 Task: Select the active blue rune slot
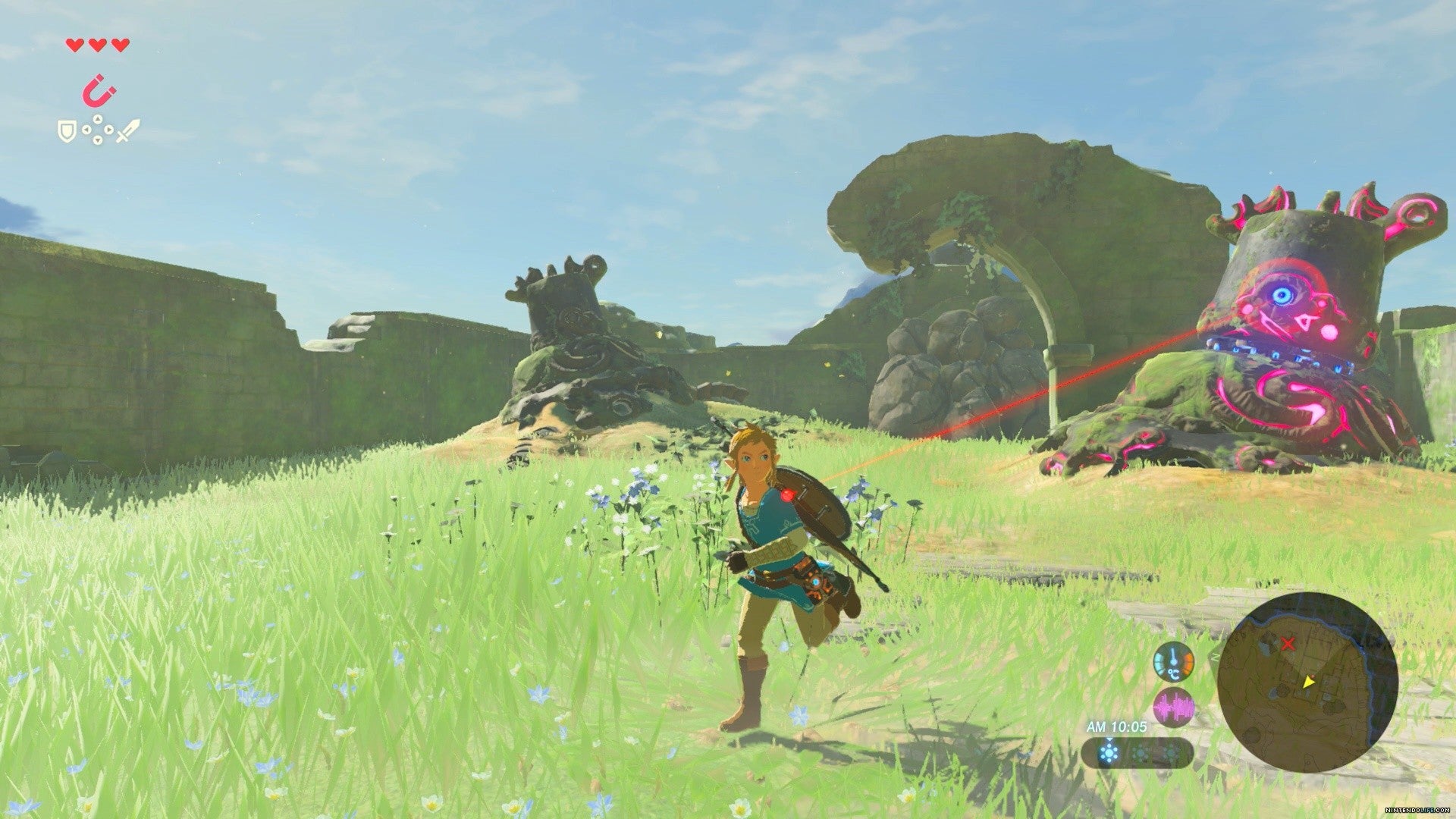tap(1109, 752)
